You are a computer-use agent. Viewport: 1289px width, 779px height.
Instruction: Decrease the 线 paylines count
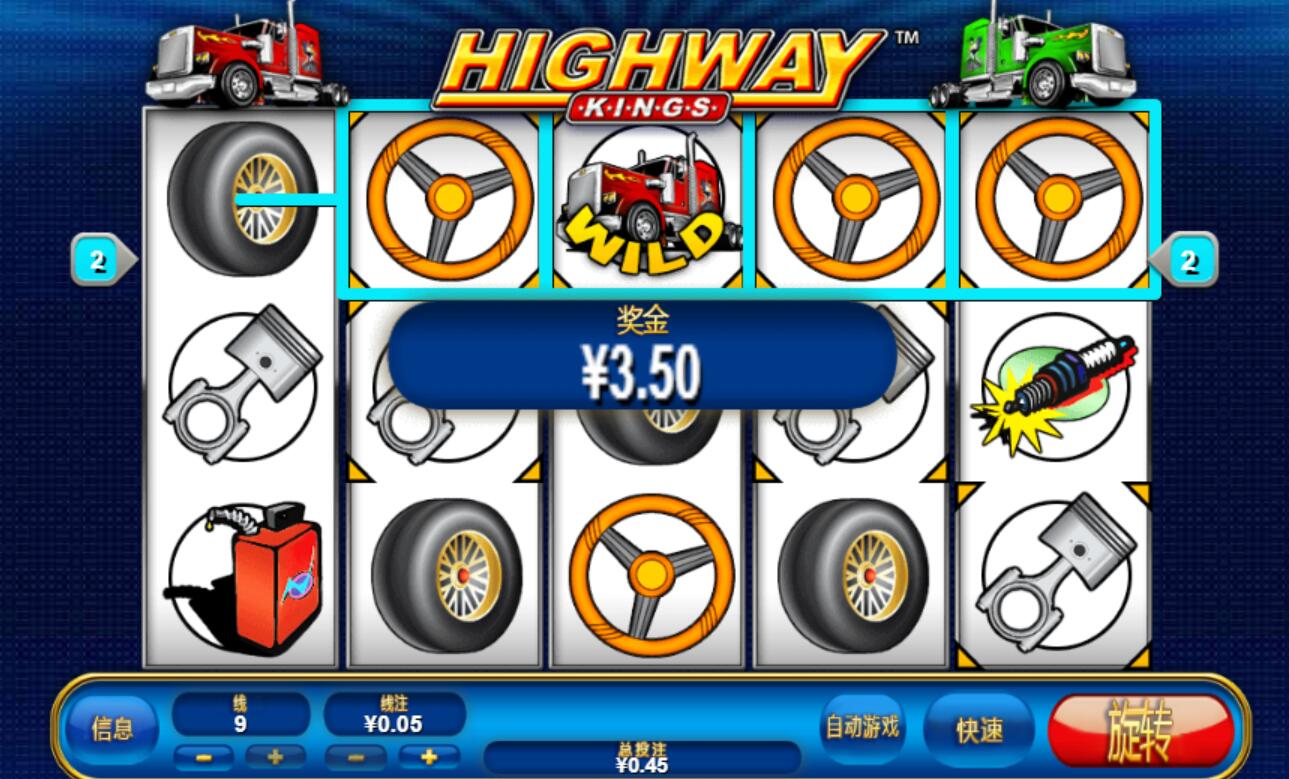(203, 757)
